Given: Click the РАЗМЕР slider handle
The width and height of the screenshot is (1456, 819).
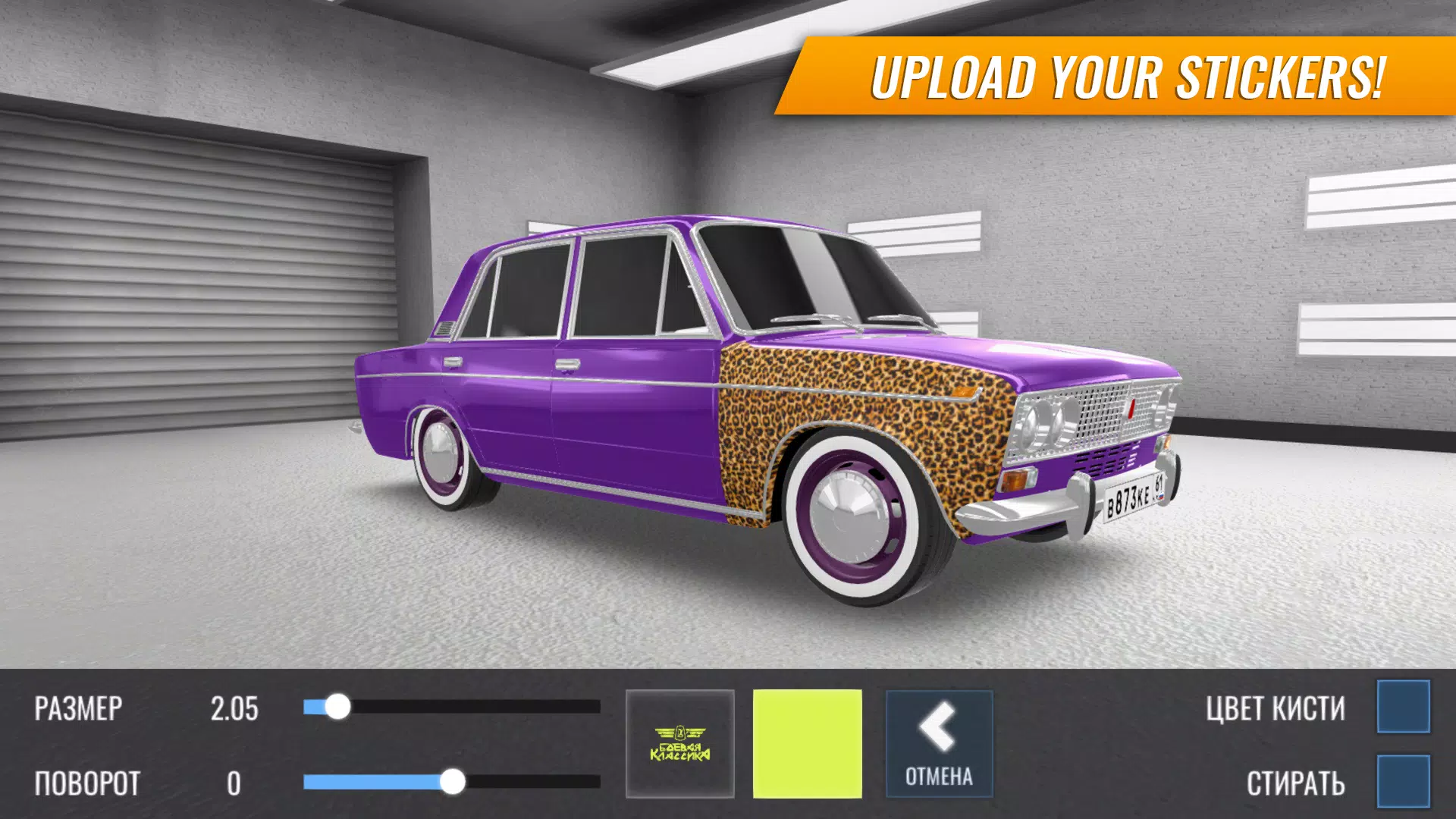Looking at the screenshot, I should coord(337,707).
